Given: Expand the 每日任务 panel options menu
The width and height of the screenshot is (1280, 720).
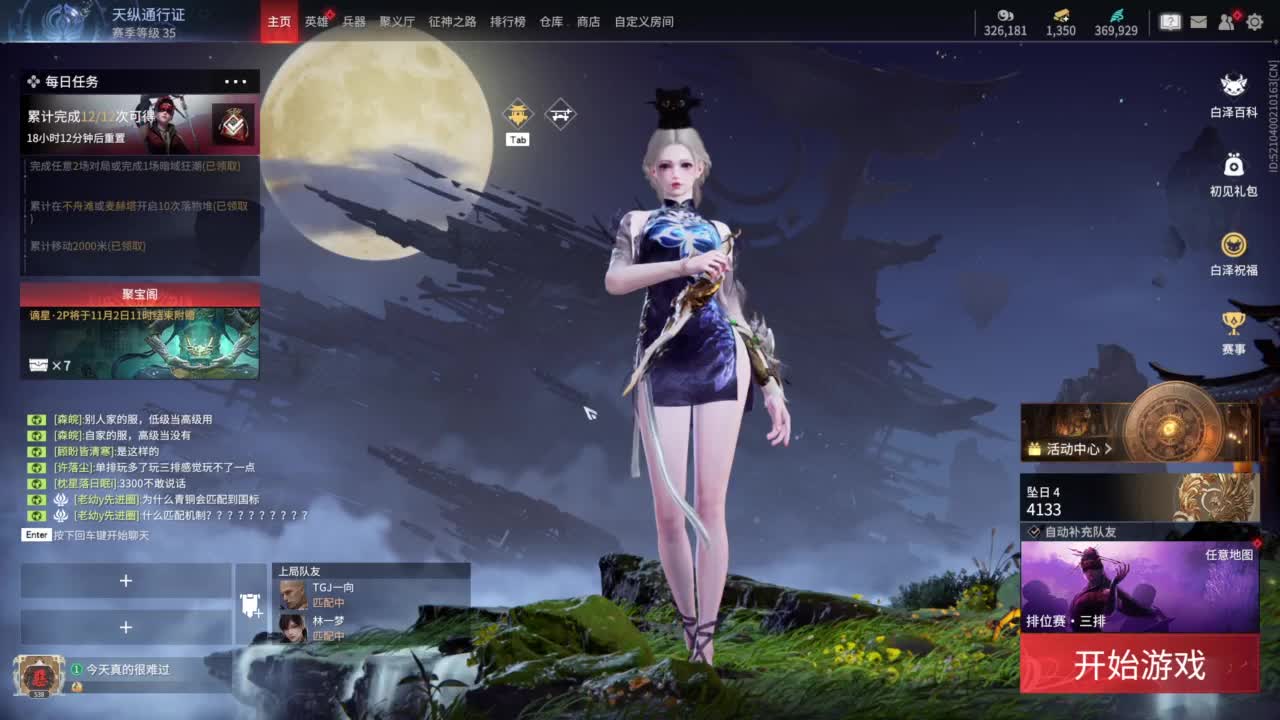Looking at the screenshot, I should (236, 81).
